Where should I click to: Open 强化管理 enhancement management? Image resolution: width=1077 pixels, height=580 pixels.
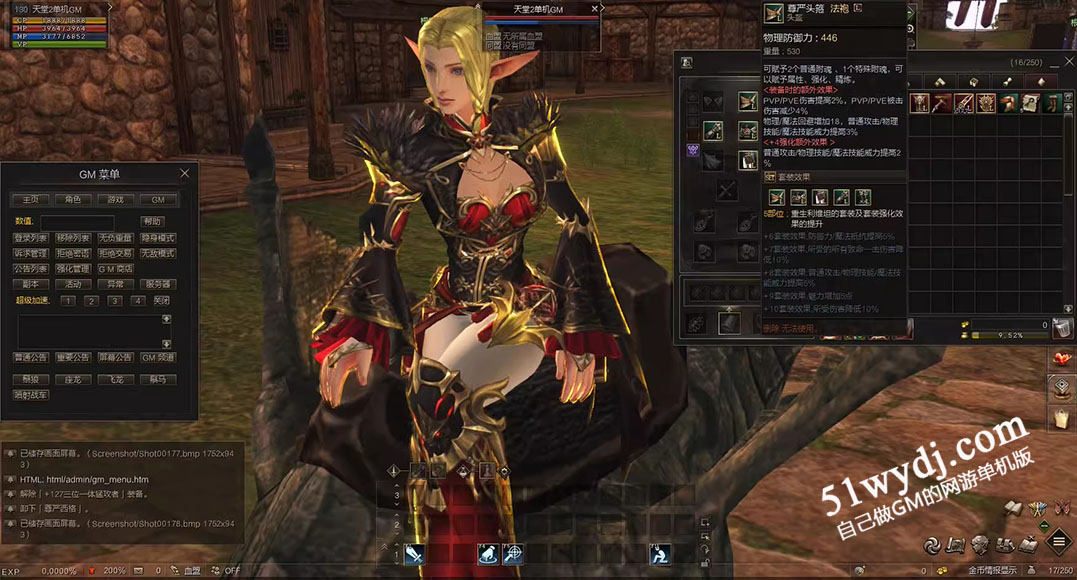[x=73, y=269]
